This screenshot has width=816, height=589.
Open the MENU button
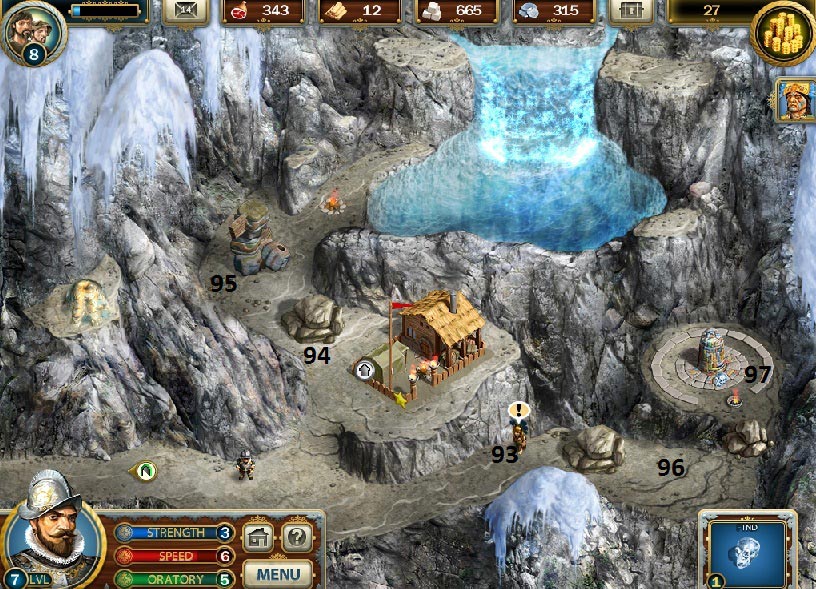pyautogui.click(x=277, y=574)
